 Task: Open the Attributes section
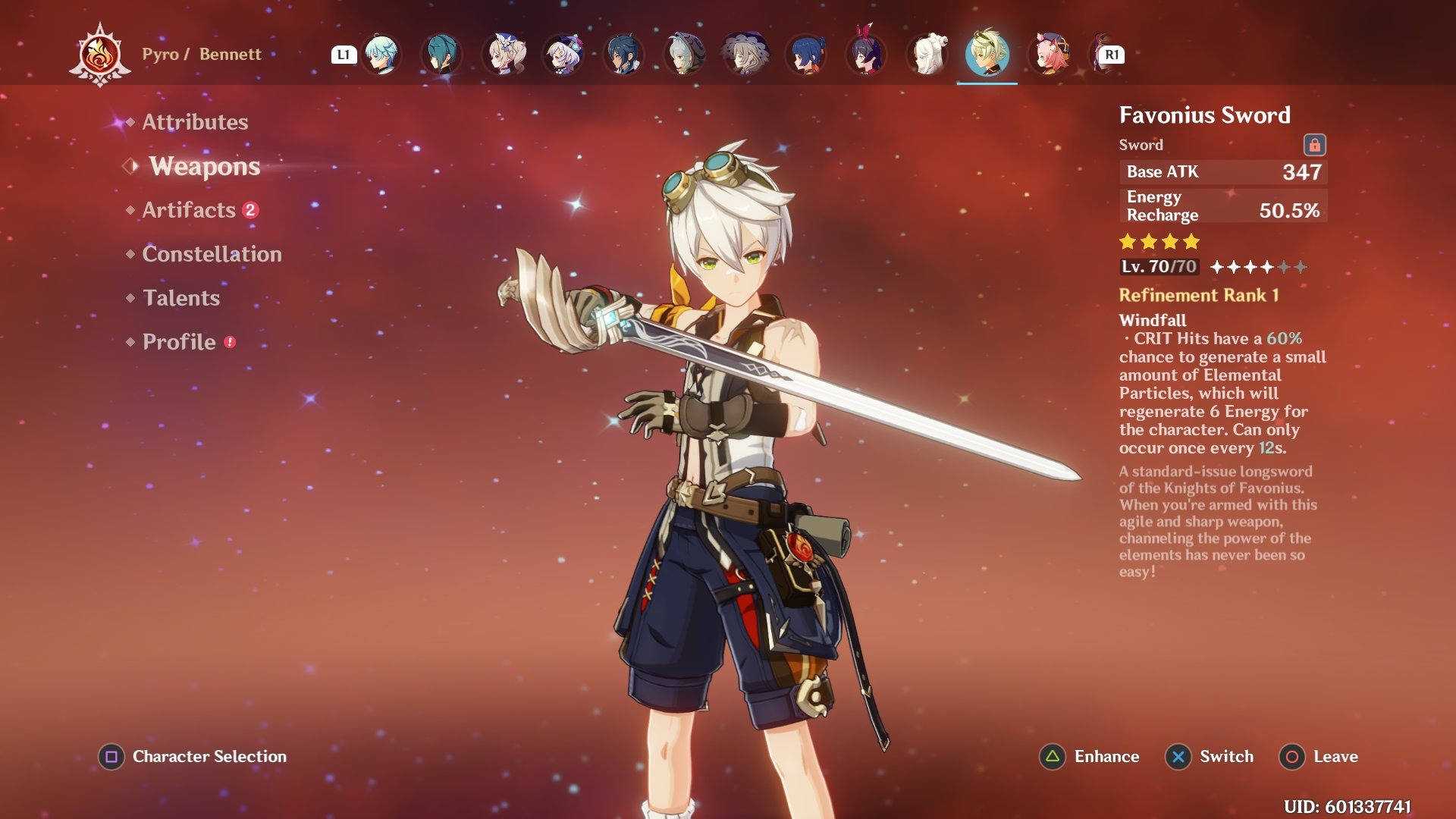click(x=195, y=121)
